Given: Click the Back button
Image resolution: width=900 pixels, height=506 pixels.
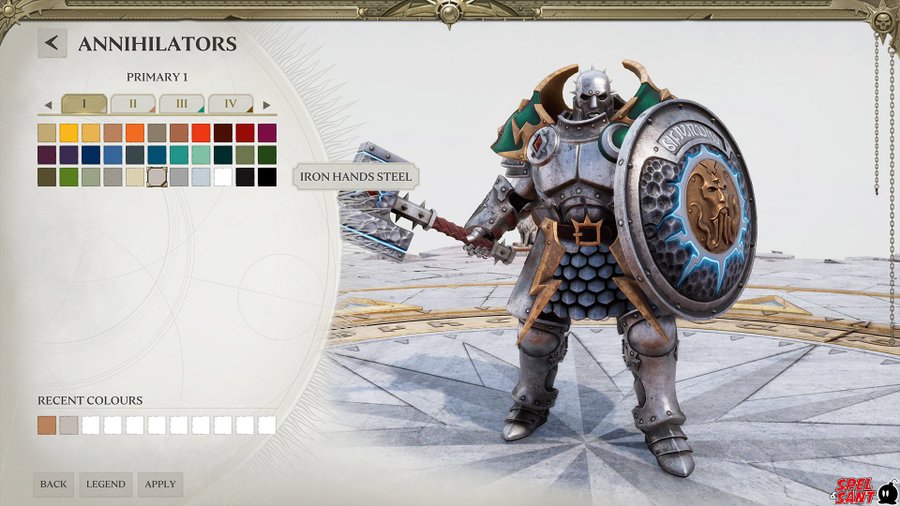Looking at the screenshot, I should [x=53, y=484].
